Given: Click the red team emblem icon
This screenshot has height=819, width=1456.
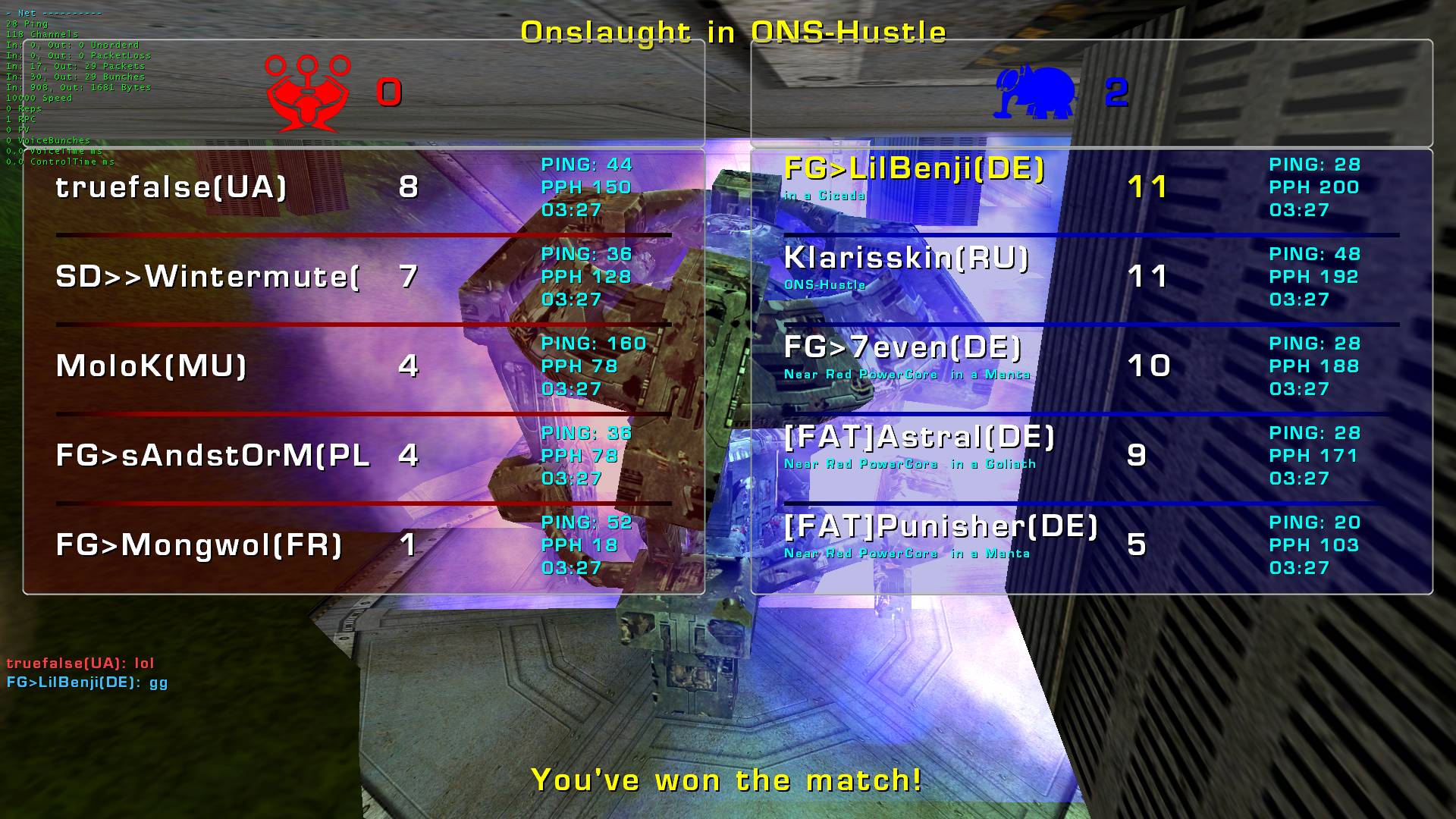Looking at the screenshot, I should (x=307, y=93).
